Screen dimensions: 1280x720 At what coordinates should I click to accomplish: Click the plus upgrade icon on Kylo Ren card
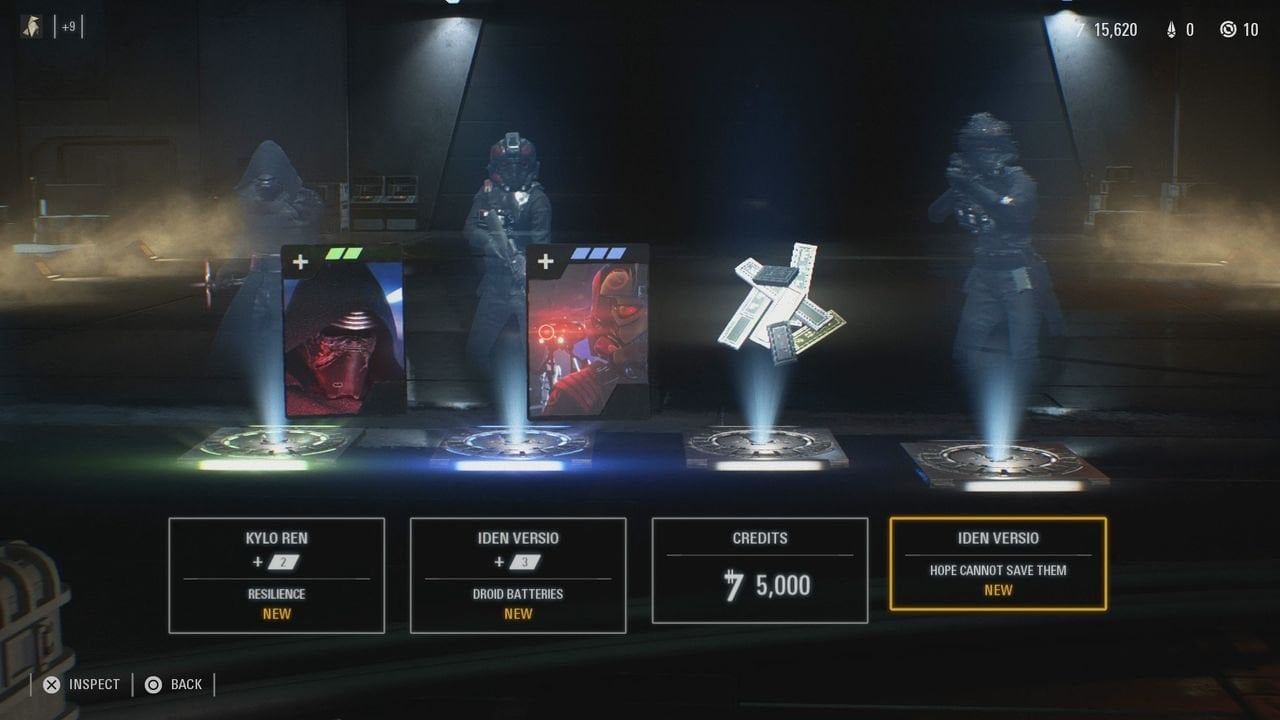pos(299,261)
